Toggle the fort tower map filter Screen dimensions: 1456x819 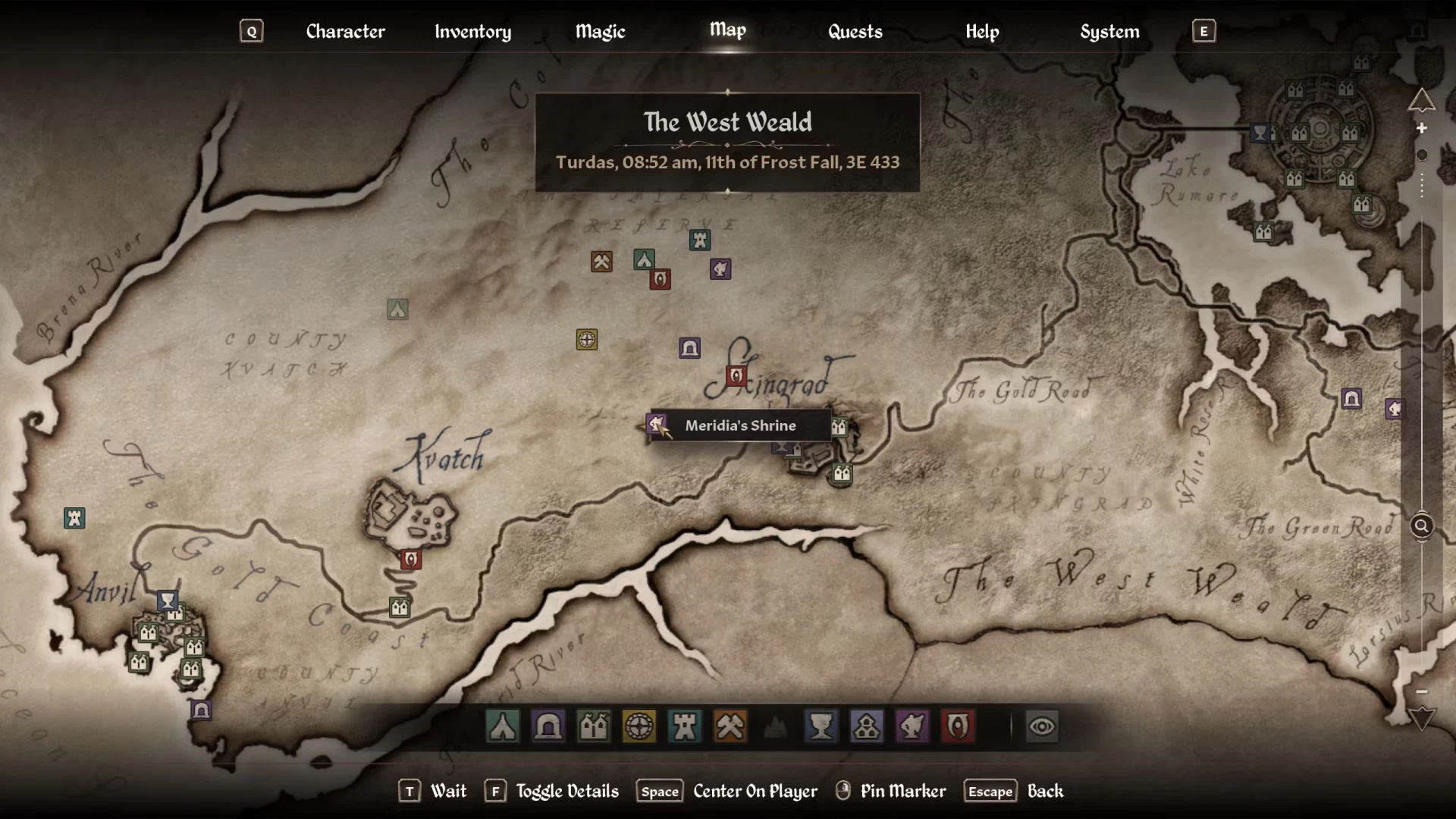pyautogui.click(x=685, y=726)
